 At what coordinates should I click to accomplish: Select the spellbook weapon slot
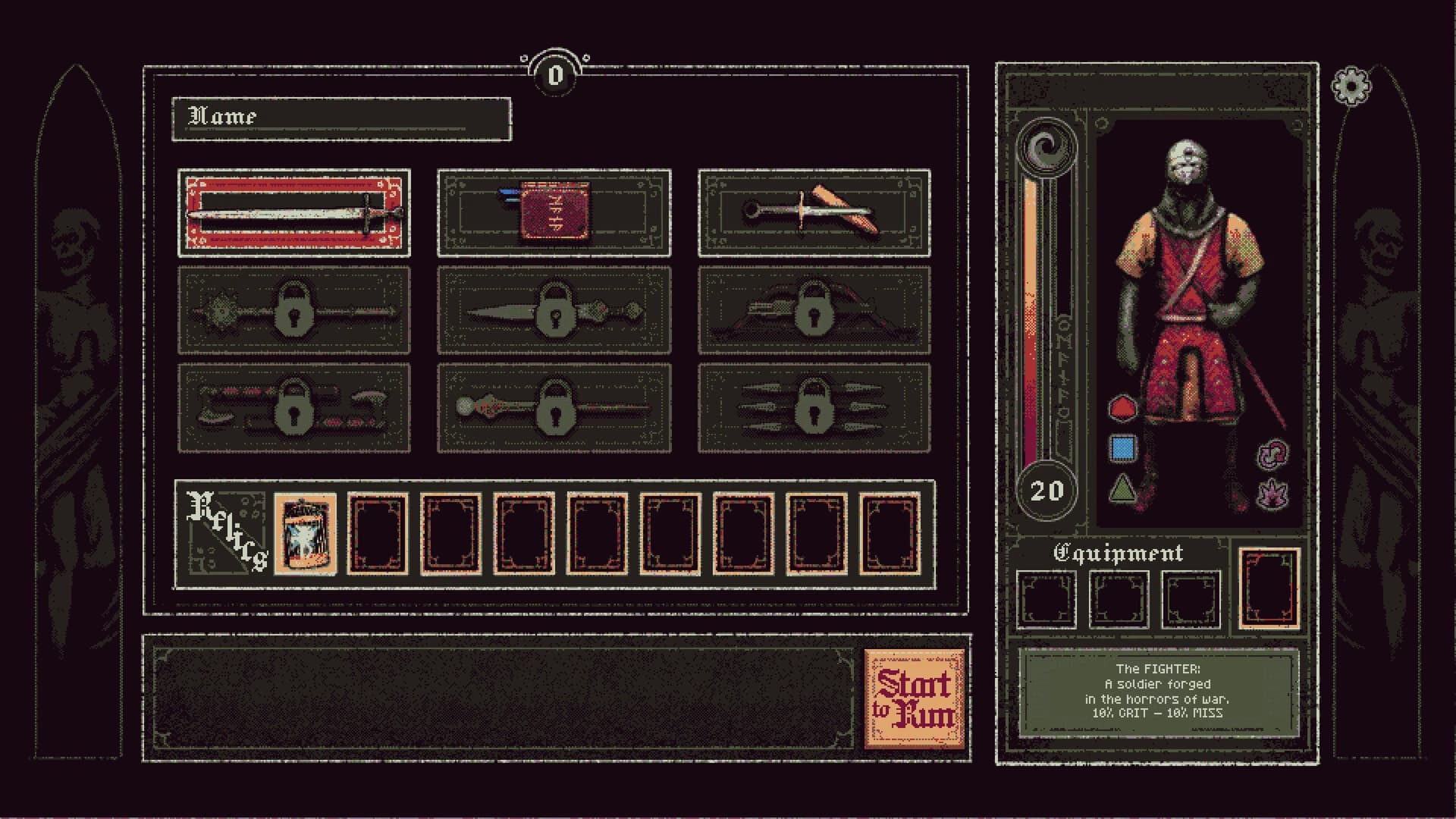554,214
